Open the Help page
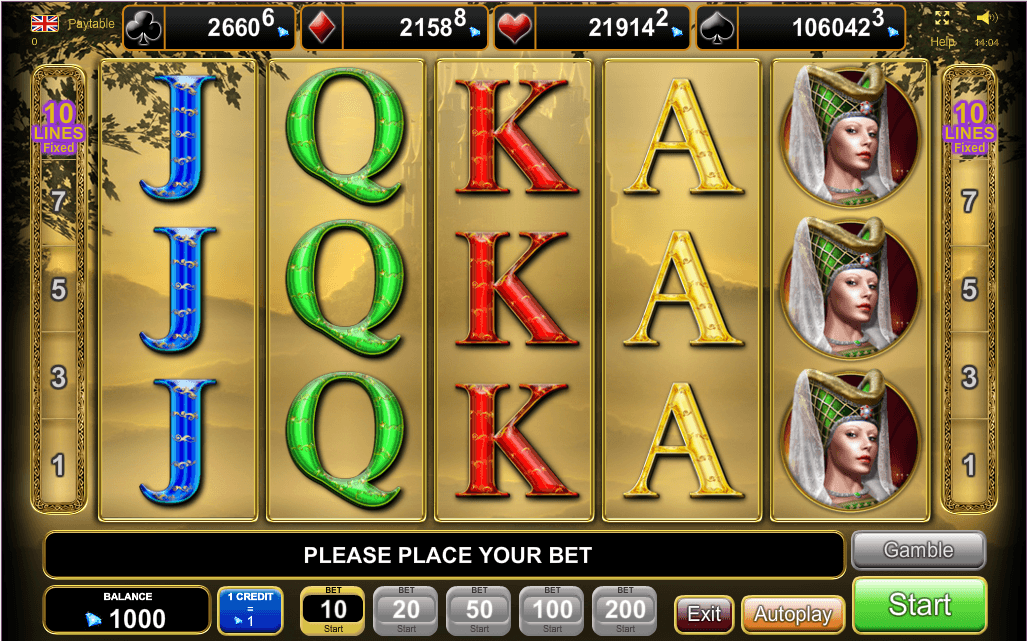The width and height of the screenshot is (1027, 641). click(x=943, y=42)
